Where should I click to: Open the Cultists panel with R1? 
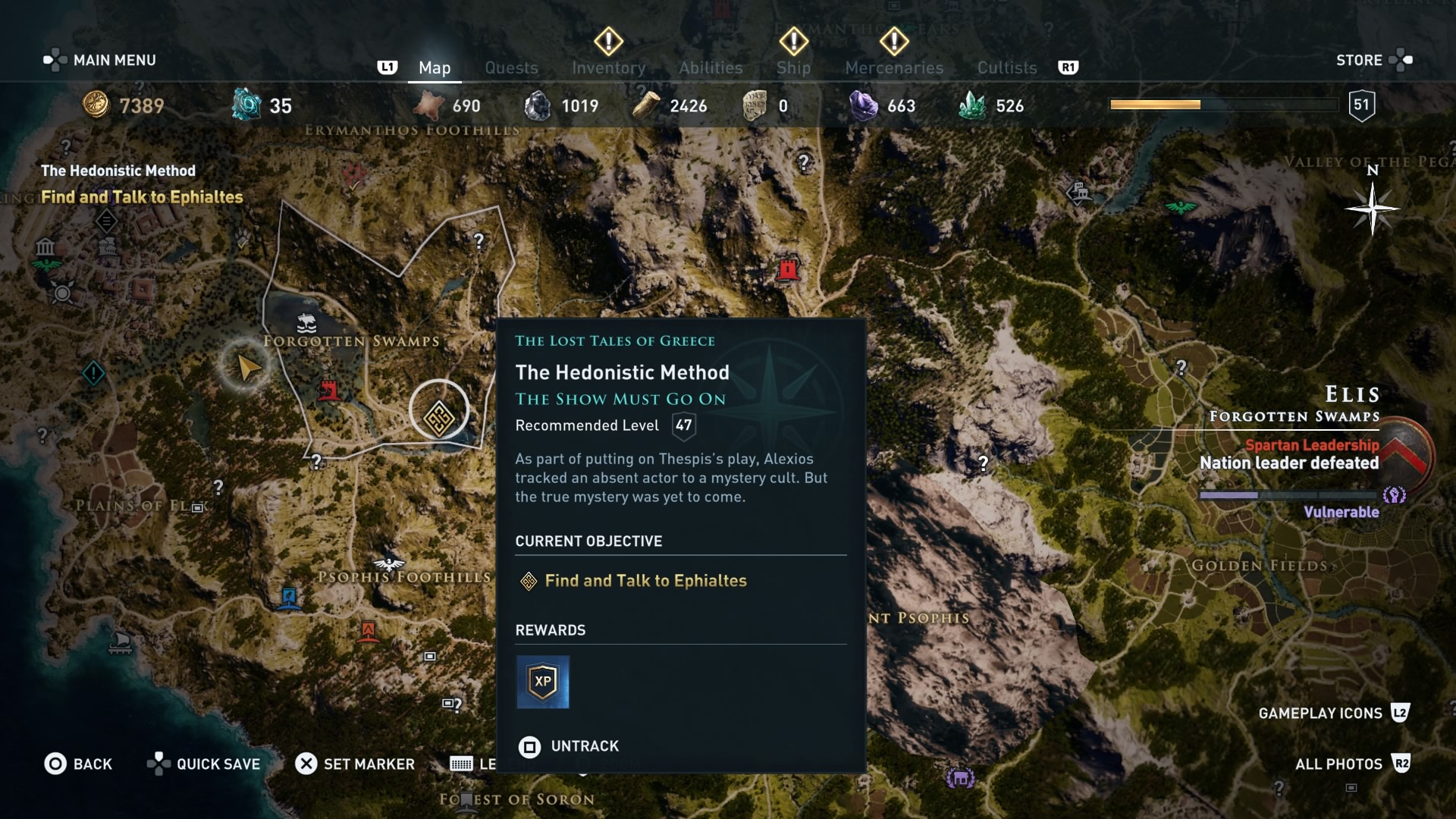point(1006,67)
